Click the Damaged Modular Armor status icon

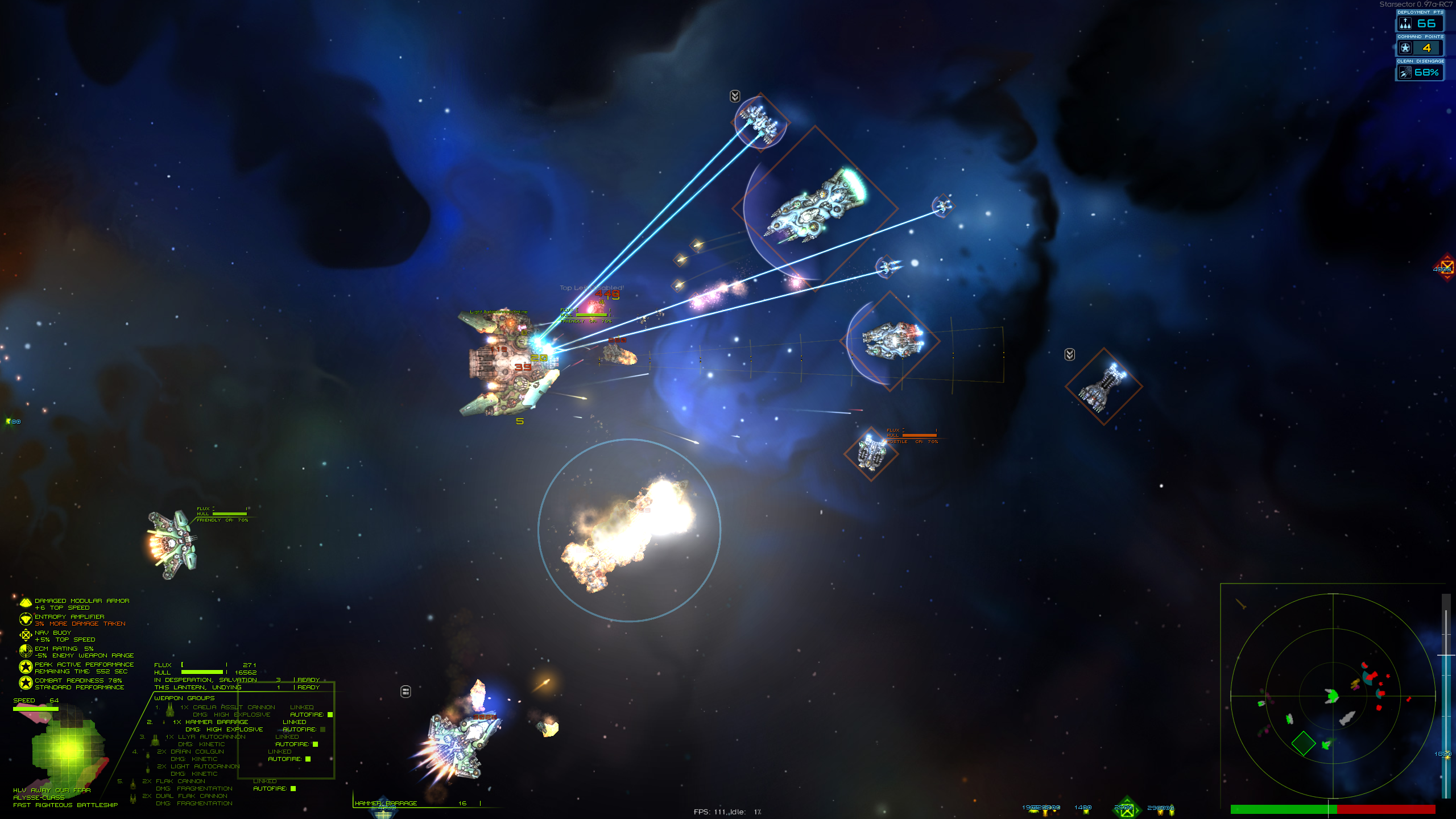pyautogui.click(x=26, y=603)
